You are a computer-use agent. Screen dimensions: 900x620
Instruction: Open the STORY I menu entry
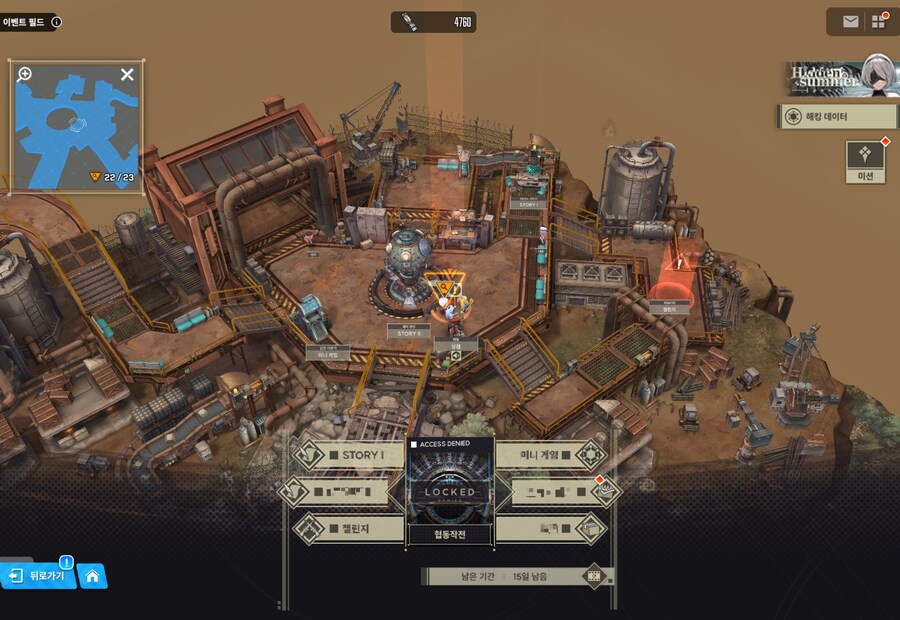(349, 455)
